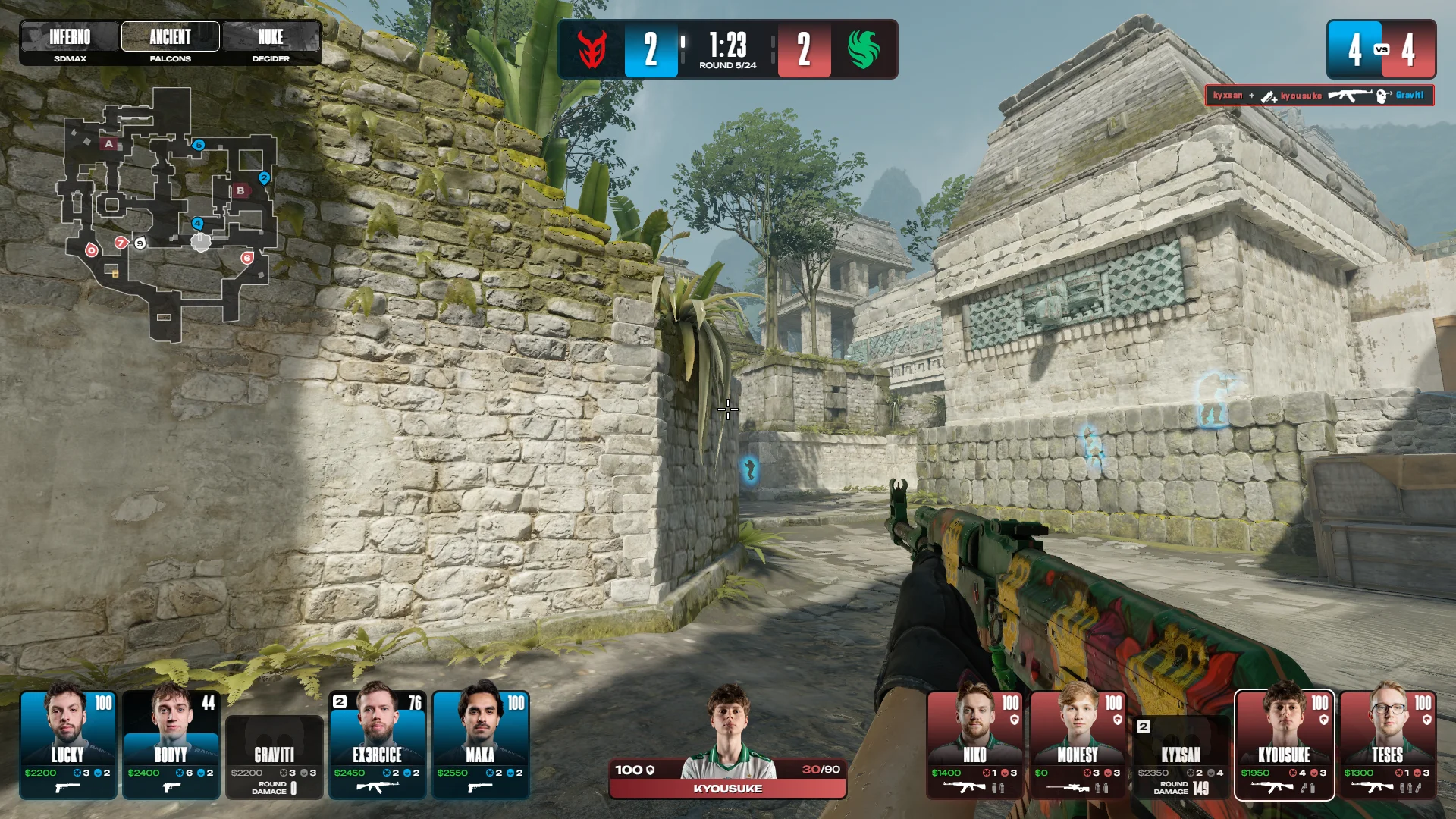Viewport: 1456px width, 819px height.
Task: Switch to the Ancient map tab
Action: click(x=170, y=43)
